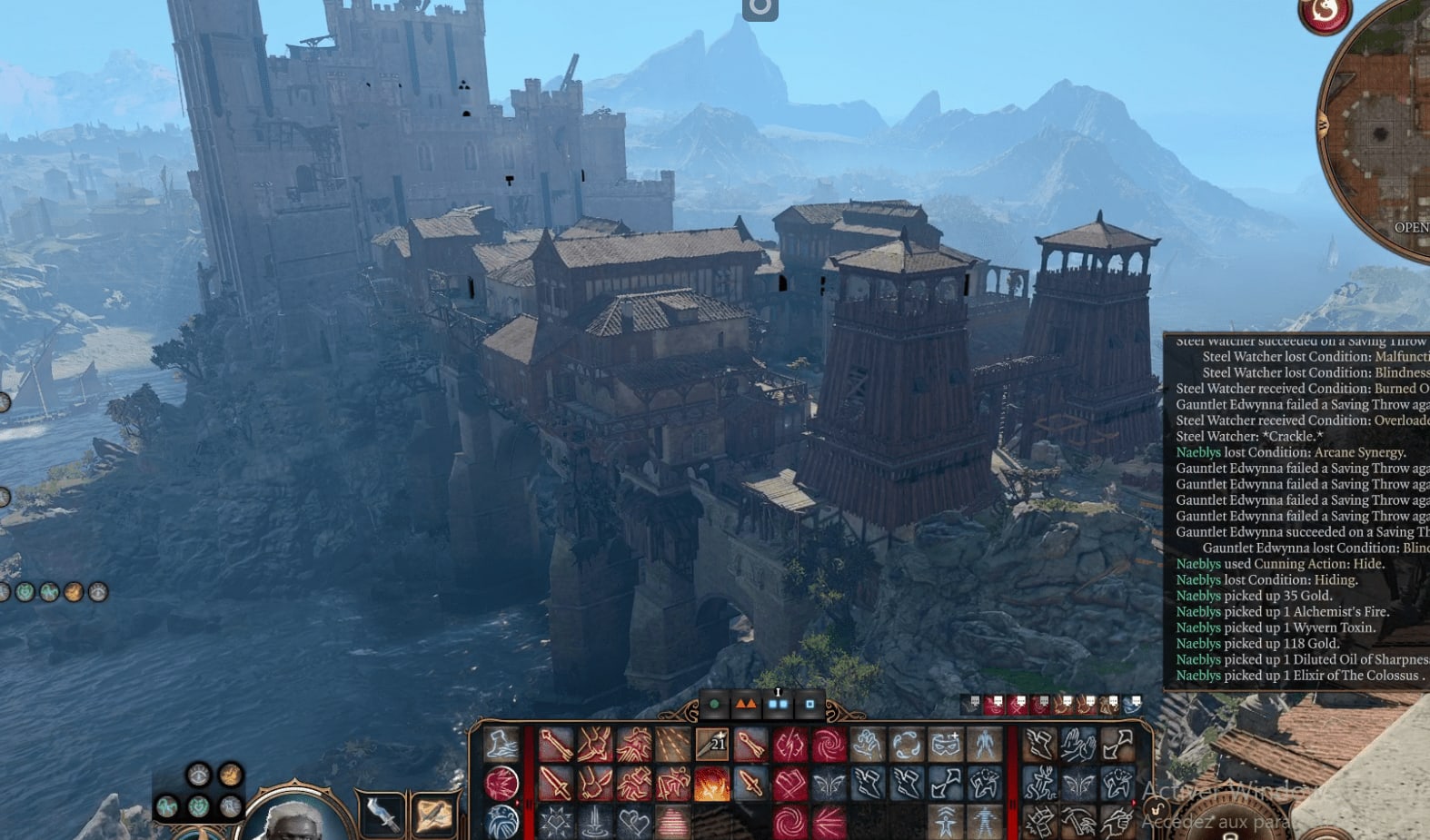This screenshot has width=1430, height=840.
Task: Select the white-haired character portrait
Action: tap(293, 815)
